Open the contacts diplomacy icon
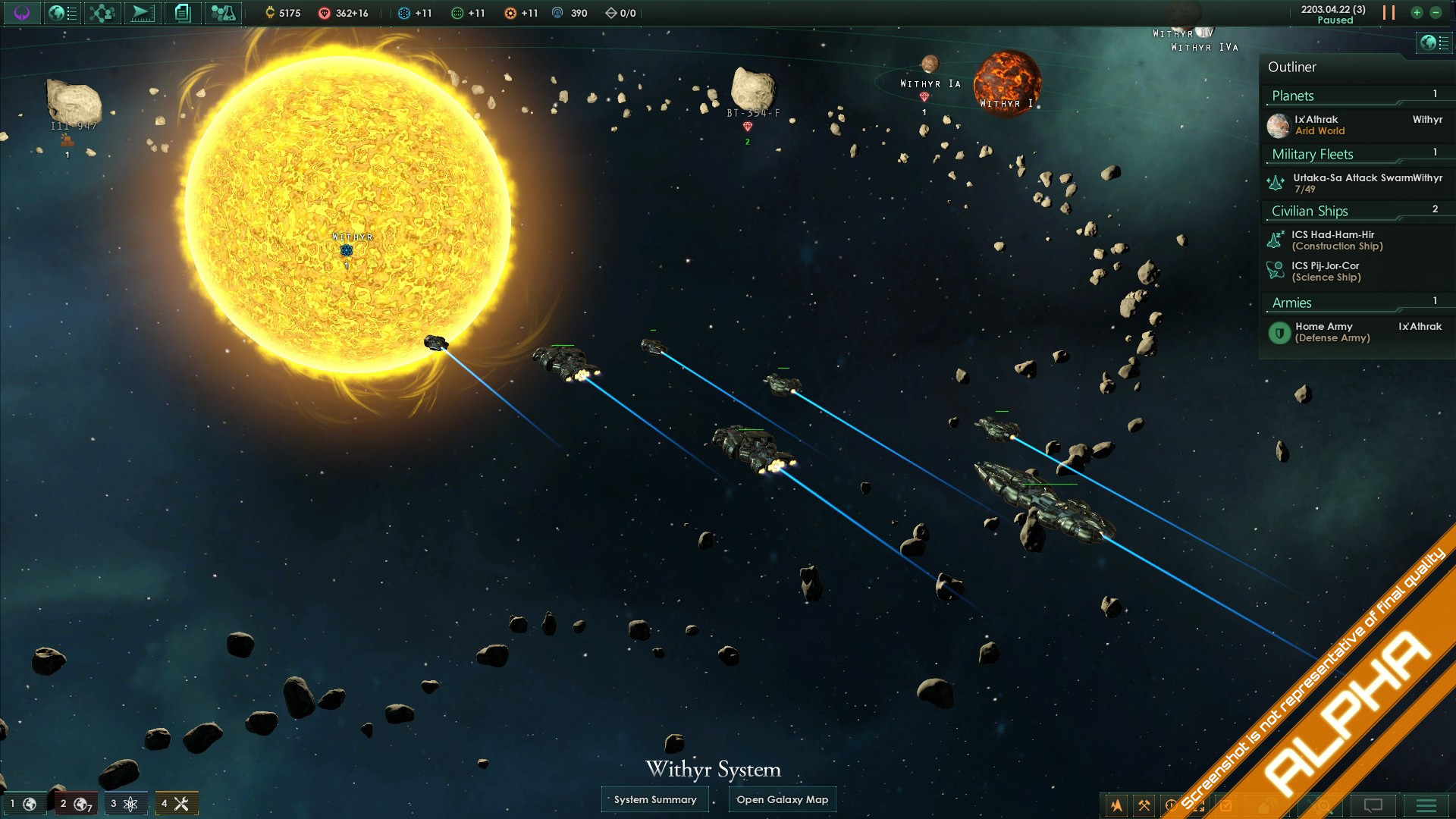The height and width of the screenshot is (819, 1456). 101,13
